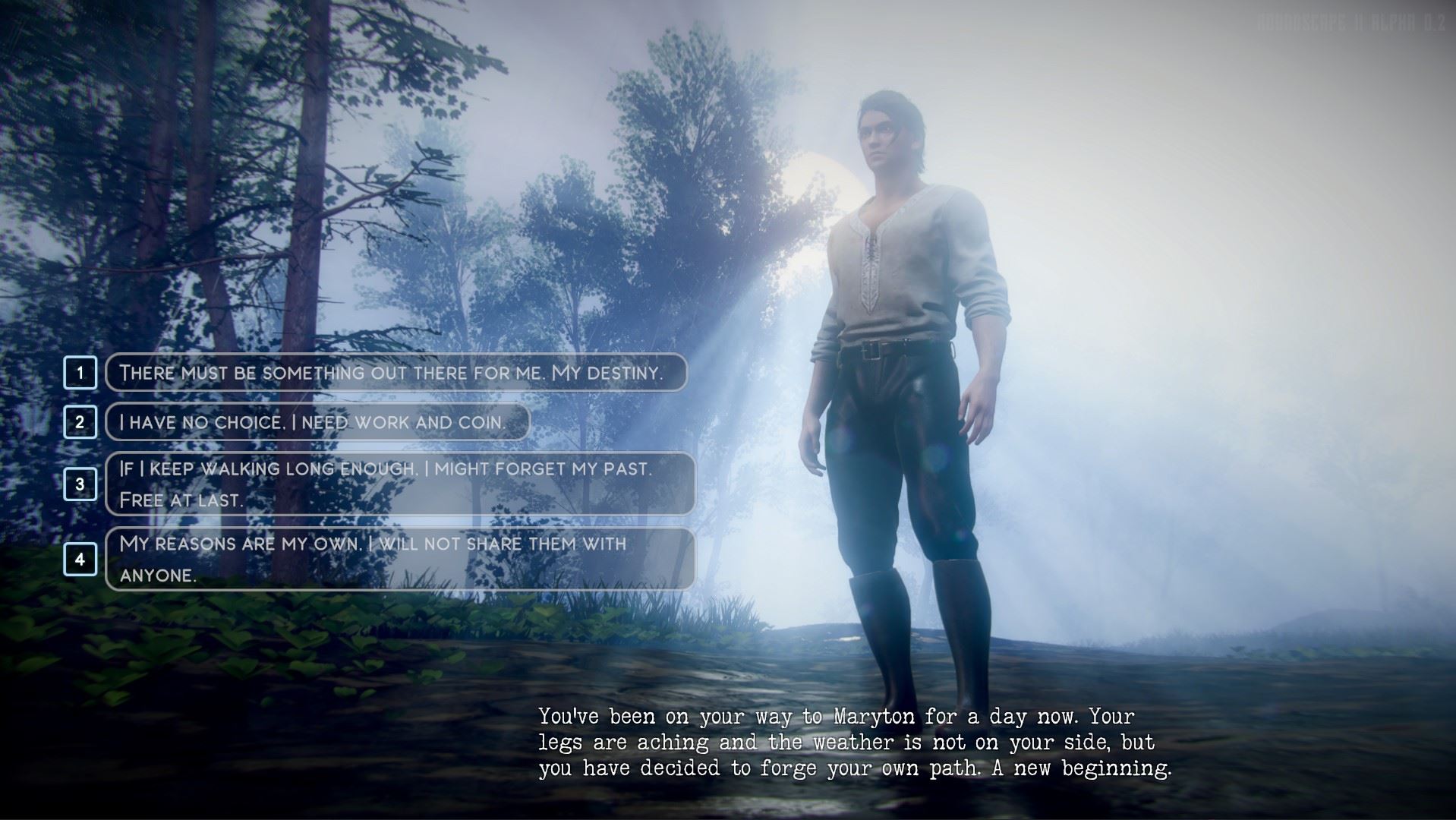Select "I need work and coin" reply
The width and height of the screenshot is (1456, 820).
point(317,422)
